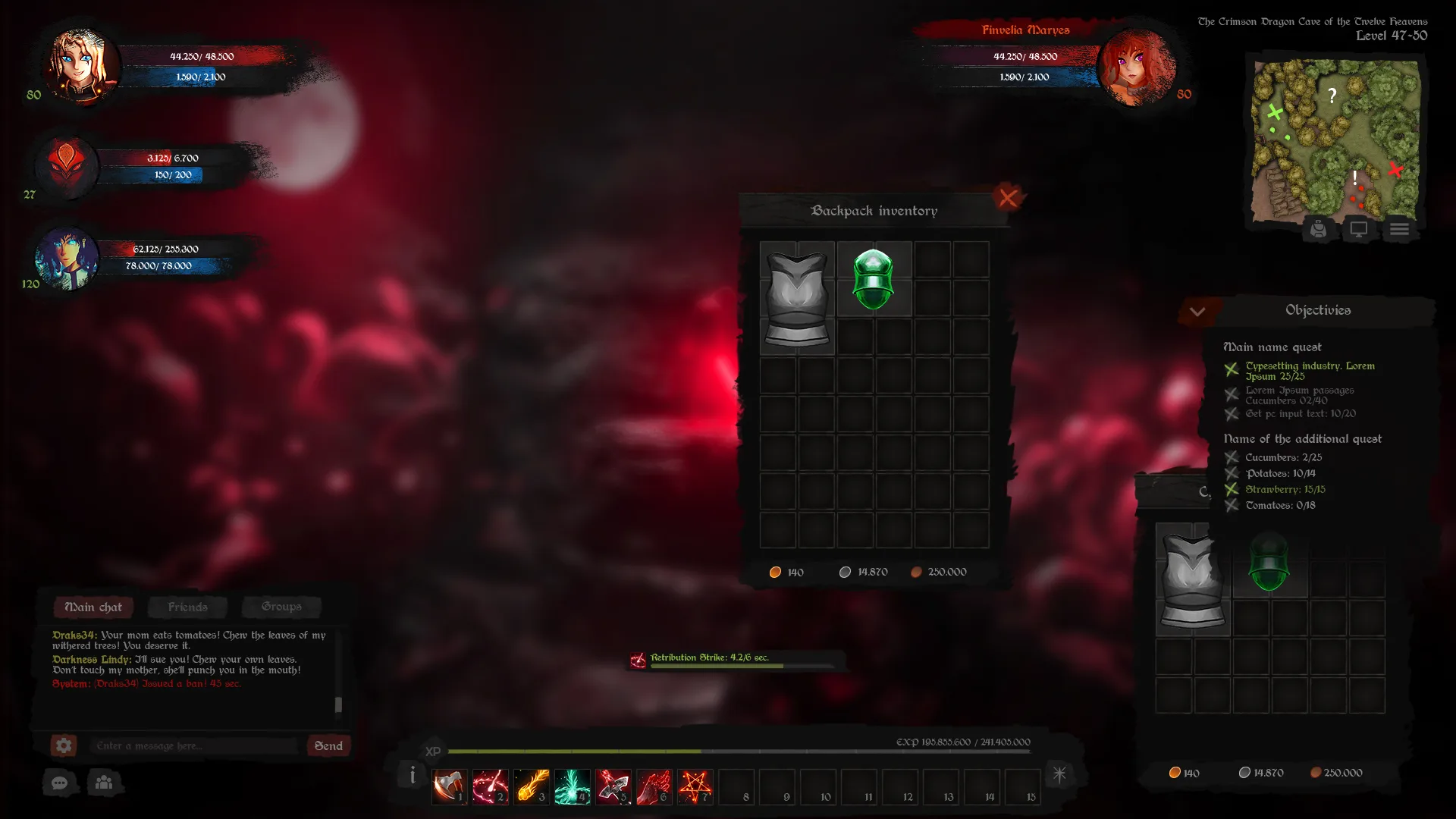1456x819 pixels.
Task: Activate the teal energy burst ability in slot 4
Action: (572, 786)
